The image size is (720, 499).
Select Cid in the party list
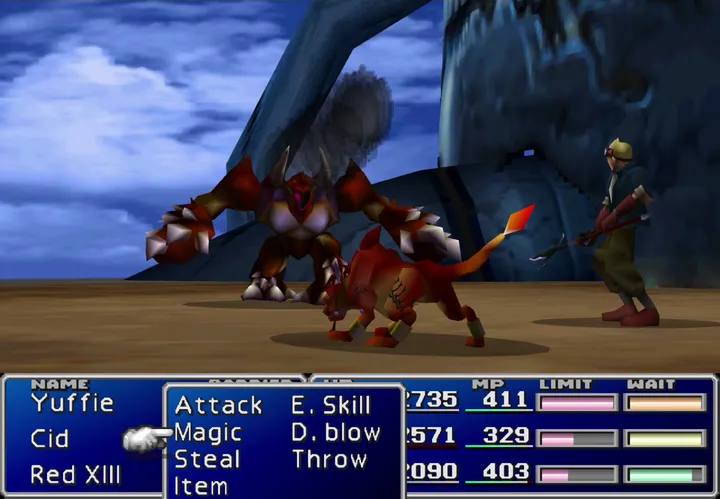click(x=50, y=439)
